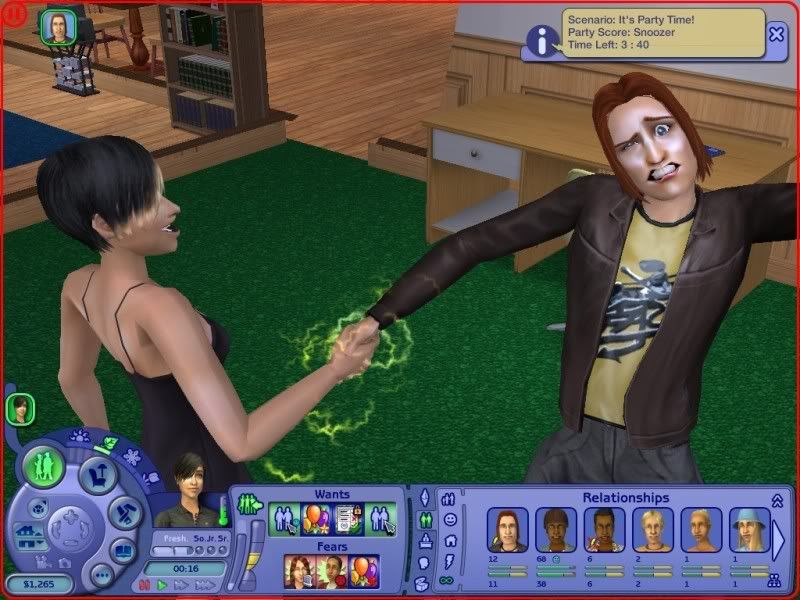Show more relationships with the right arrow
This screenshot has width=800, height=600.
click(778, 540)
